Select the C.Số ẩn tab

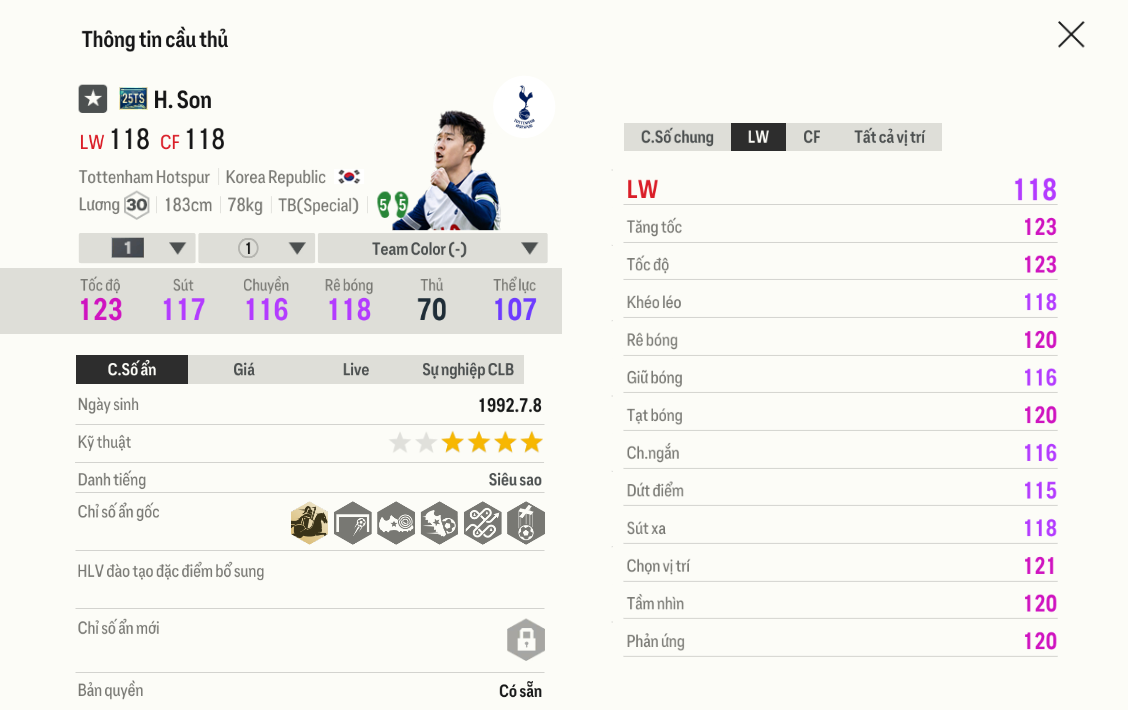pyautogui.click(x=132, y=370)
